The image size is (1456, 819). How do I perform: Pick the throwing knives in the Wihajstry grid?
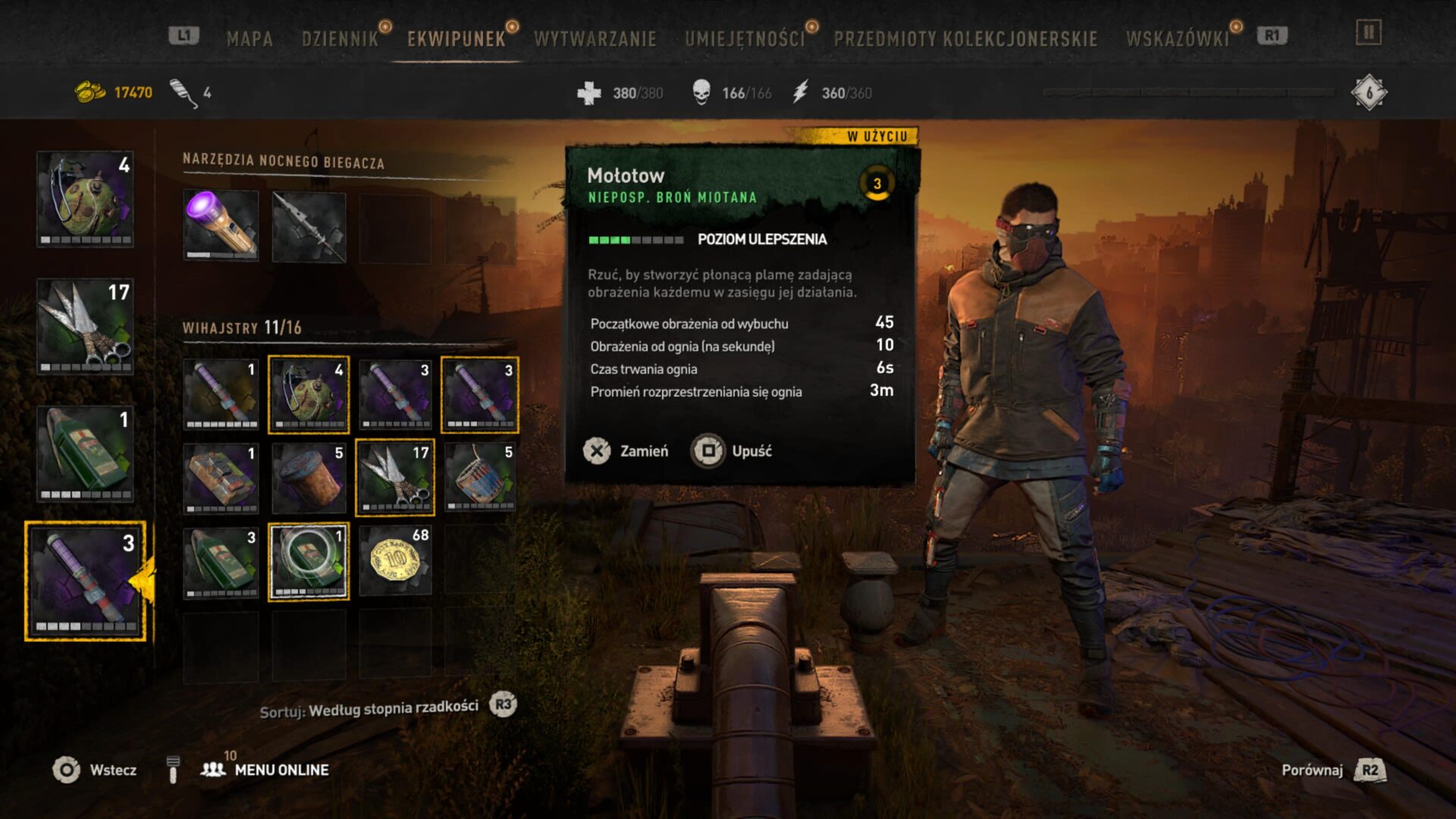tap(395, 478)
